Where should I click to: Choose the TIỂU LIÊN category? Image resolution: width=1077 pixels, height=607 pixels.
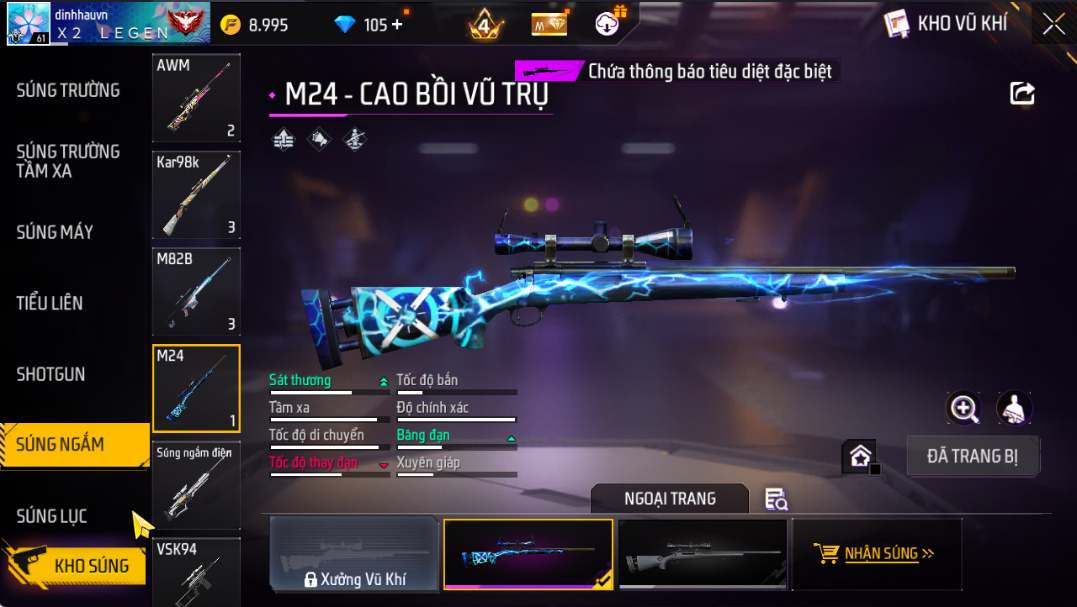point(50,303)
